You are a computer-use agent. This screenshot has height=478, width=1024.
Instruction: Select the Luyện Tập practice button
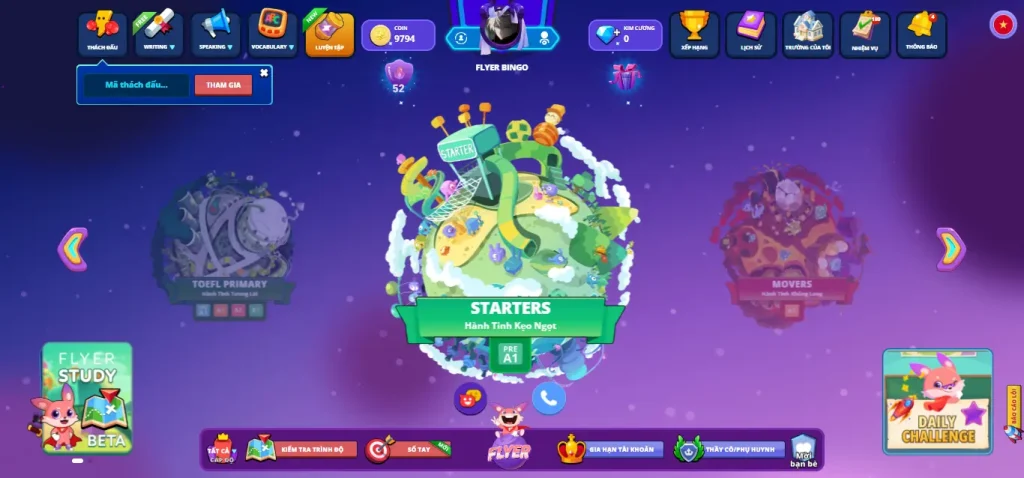click(329, 33)
